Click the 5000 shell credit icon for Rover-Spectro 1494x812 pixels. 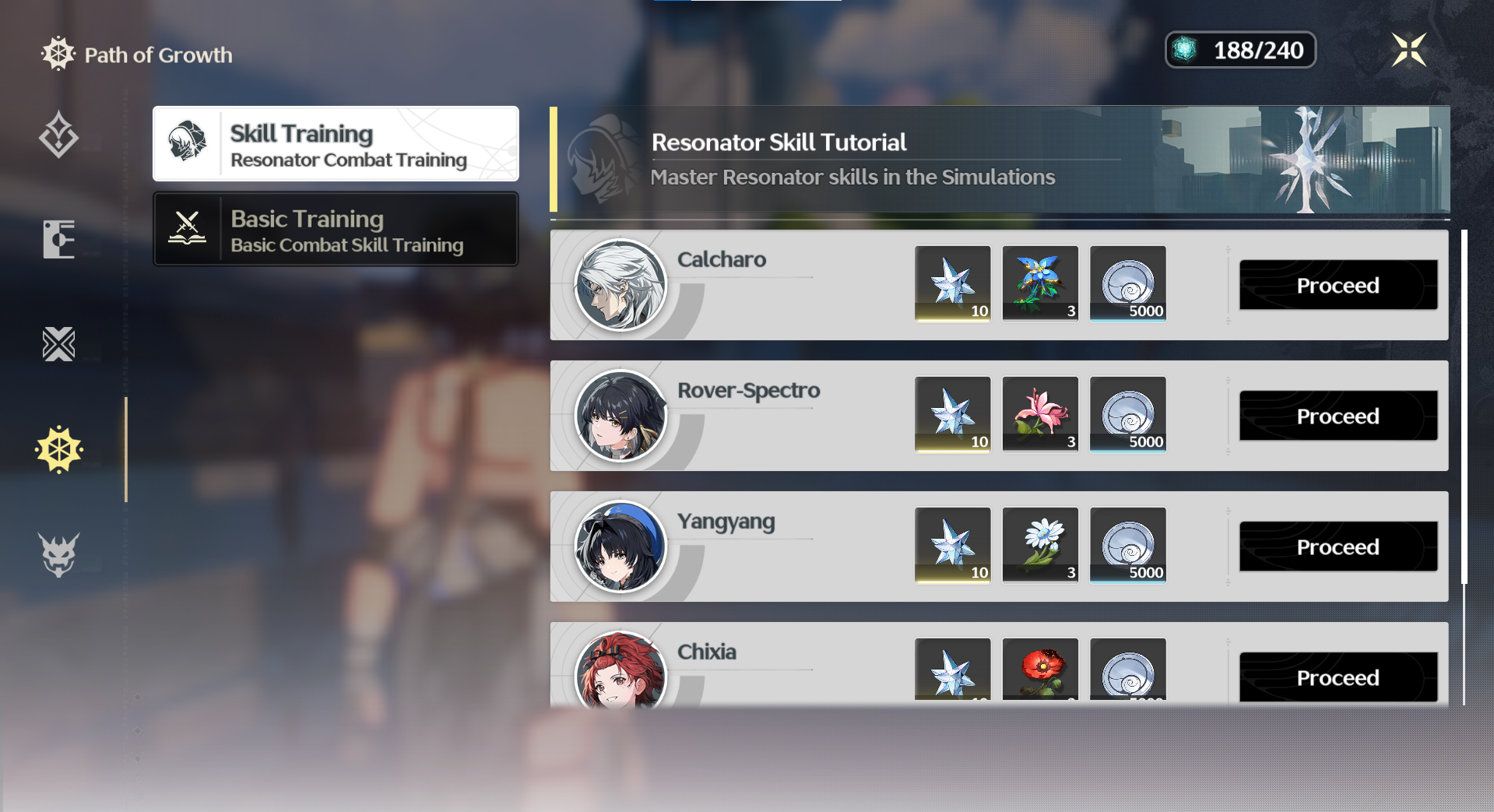click(x=1127, y=416)
